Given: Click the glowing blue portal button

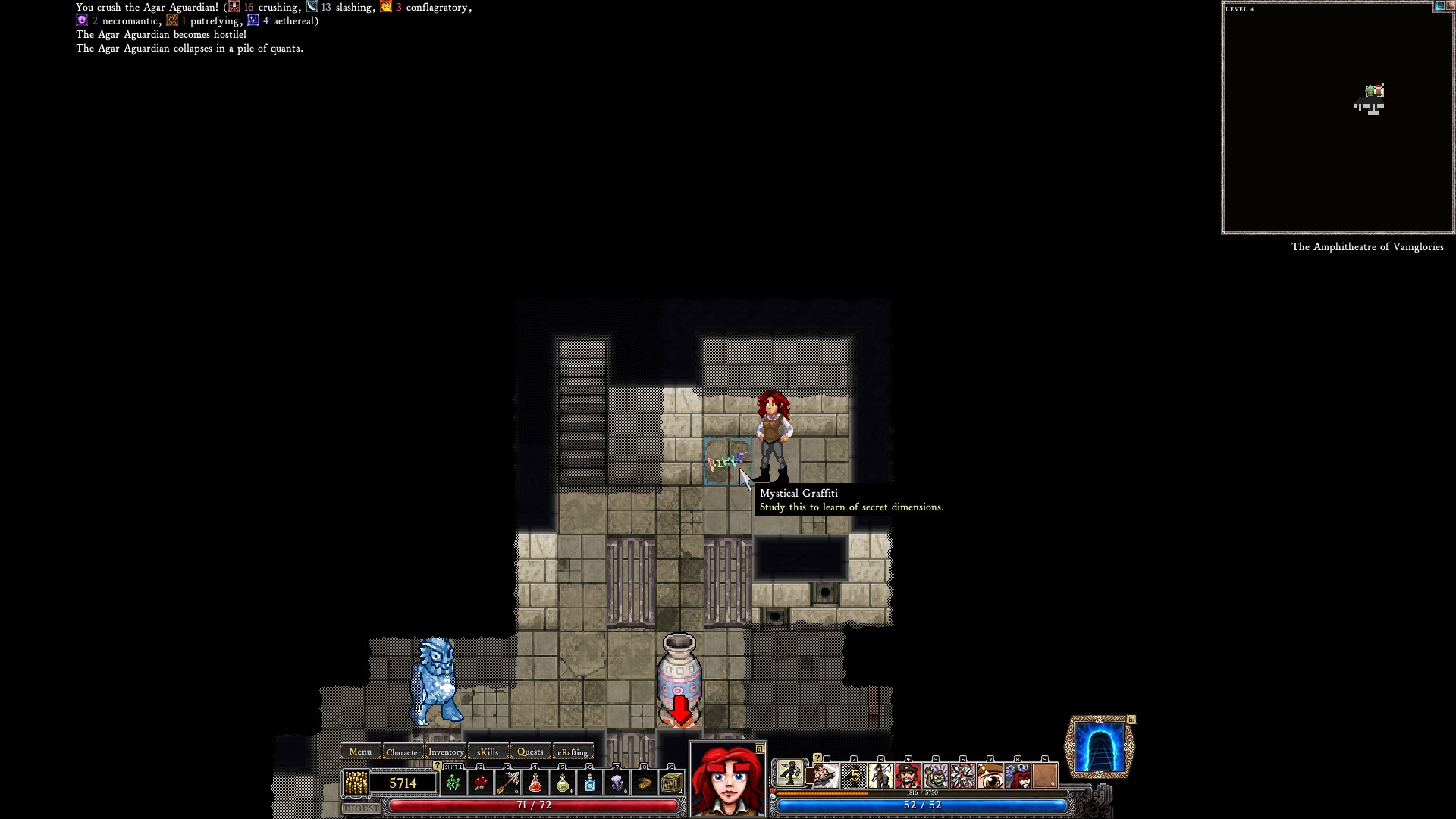Looking at the screenshot, I should 1100,748.
